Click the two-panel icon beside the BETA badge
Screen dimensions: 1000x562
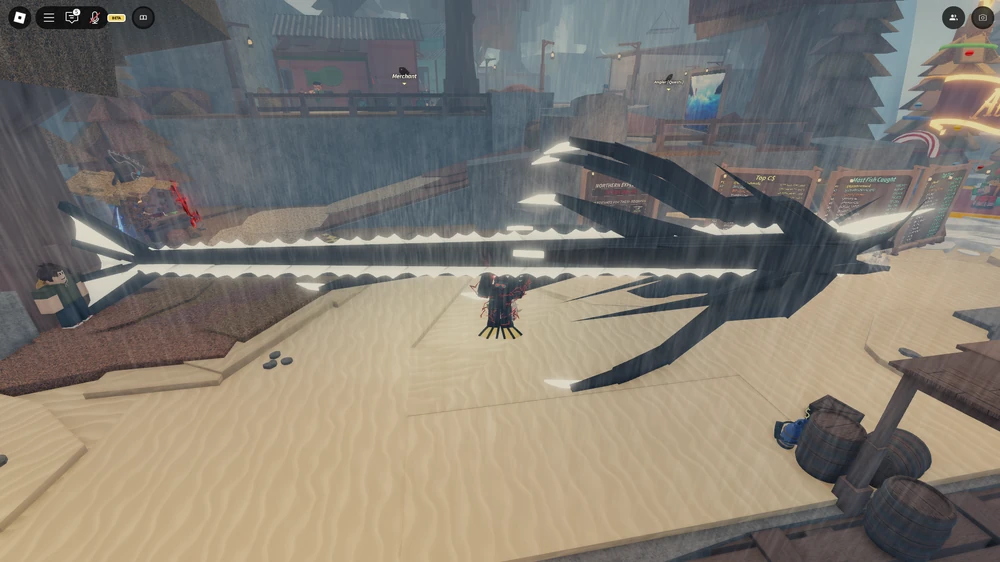[143, 17]
